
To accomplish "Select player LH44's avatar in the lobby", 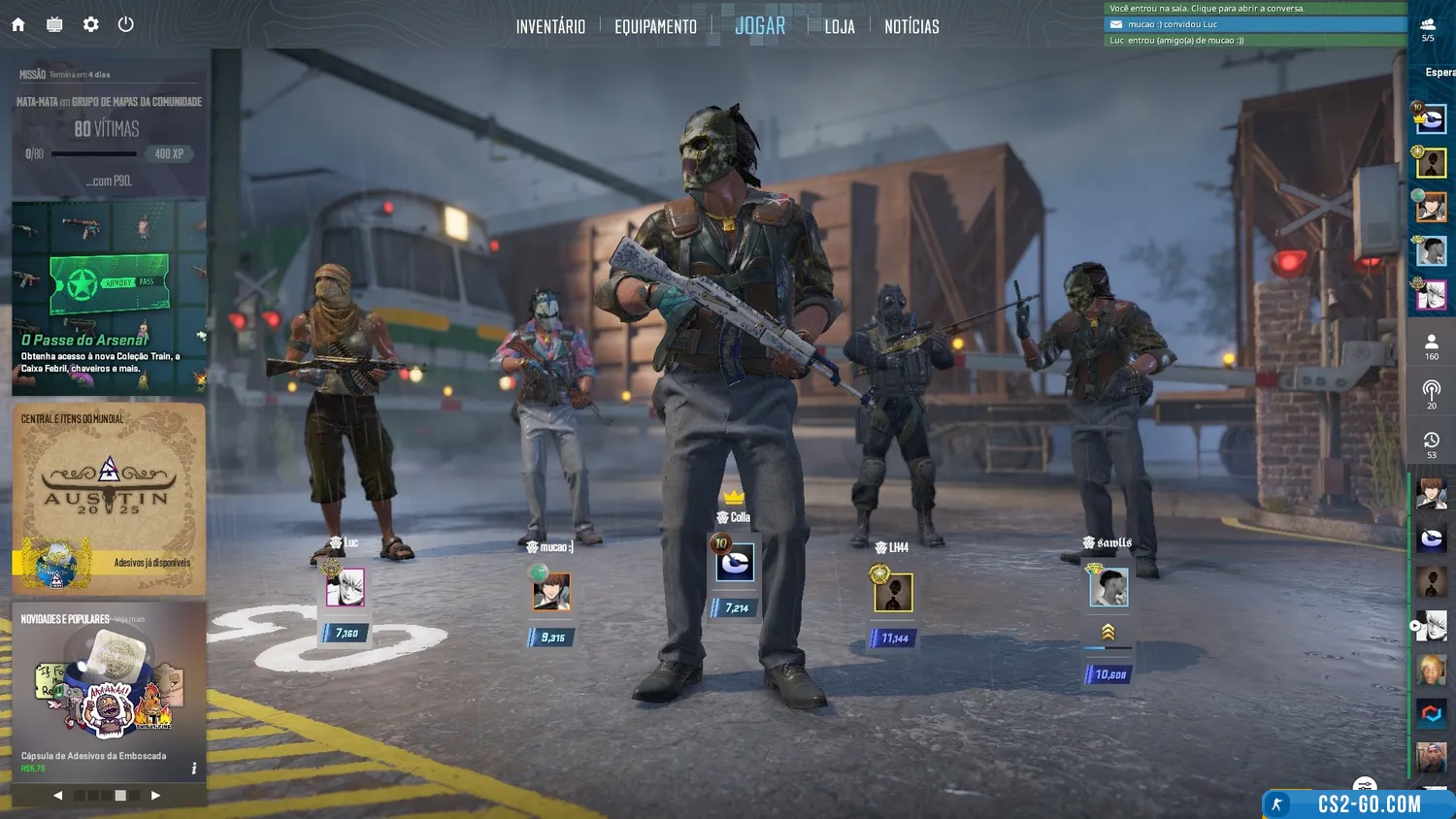I will (x=893, y=592).
